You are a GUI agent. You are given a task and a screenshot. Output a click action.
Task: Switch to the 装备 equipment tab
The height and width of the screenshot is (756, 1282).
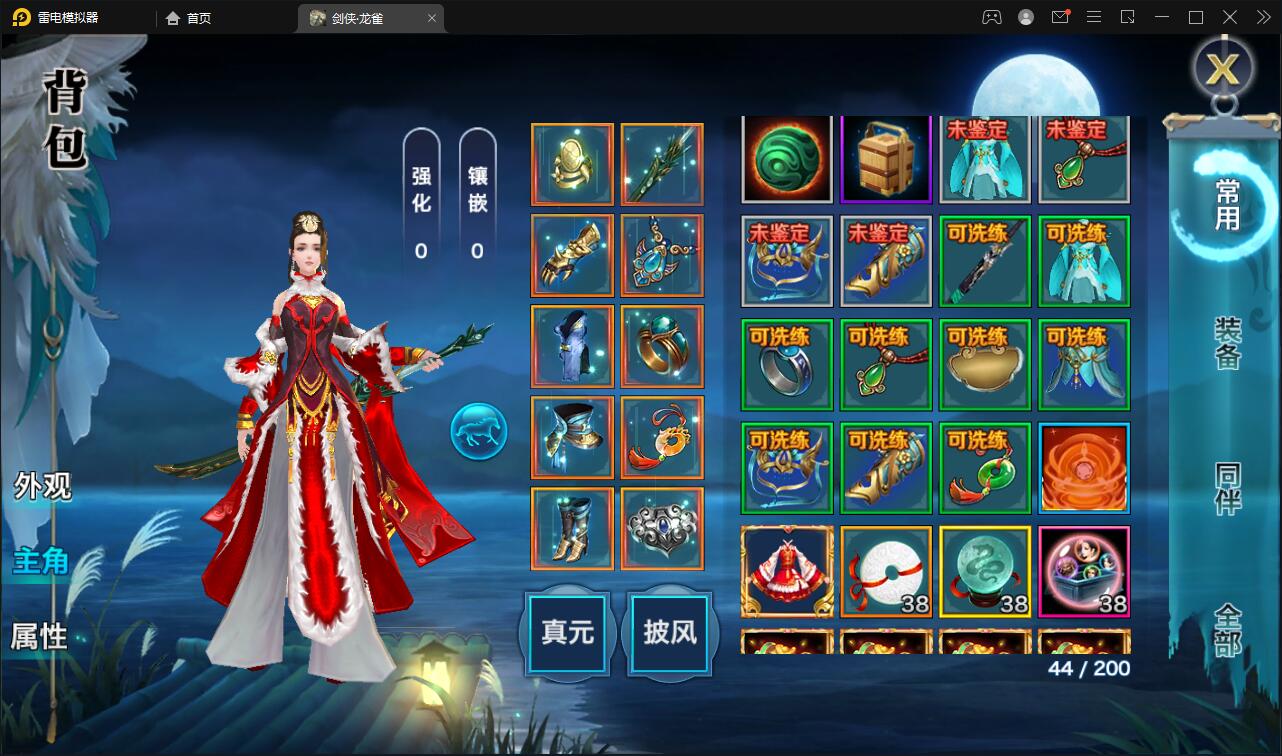[x=1227, y=345]
